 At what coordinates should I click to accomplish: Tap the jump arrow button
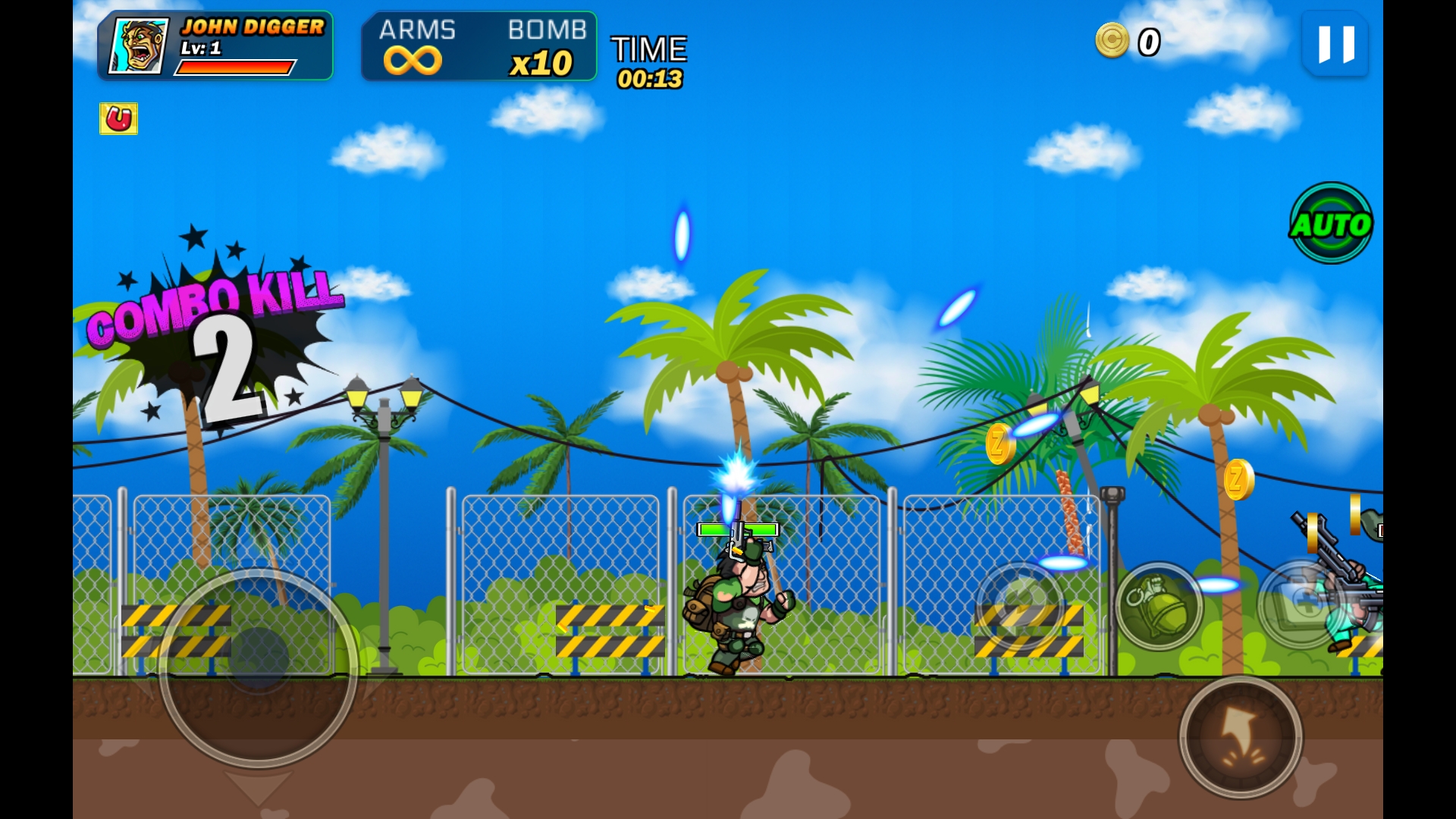pyautogui.click(x=1241, y=737)
